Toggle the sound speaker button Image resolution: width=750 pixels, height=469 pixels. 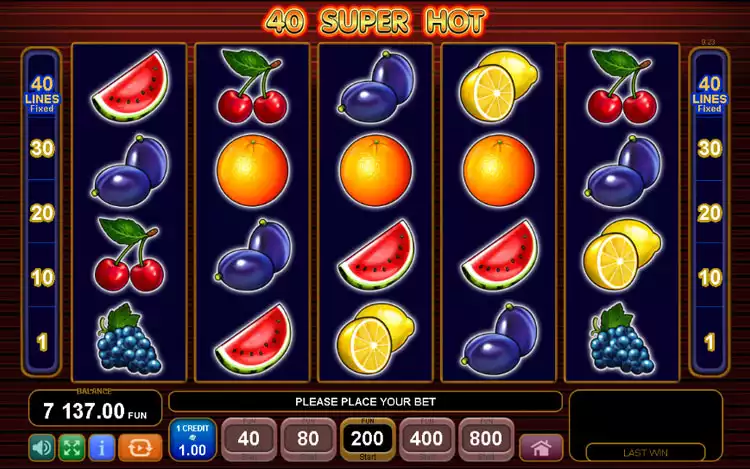[x=41, y=447]
